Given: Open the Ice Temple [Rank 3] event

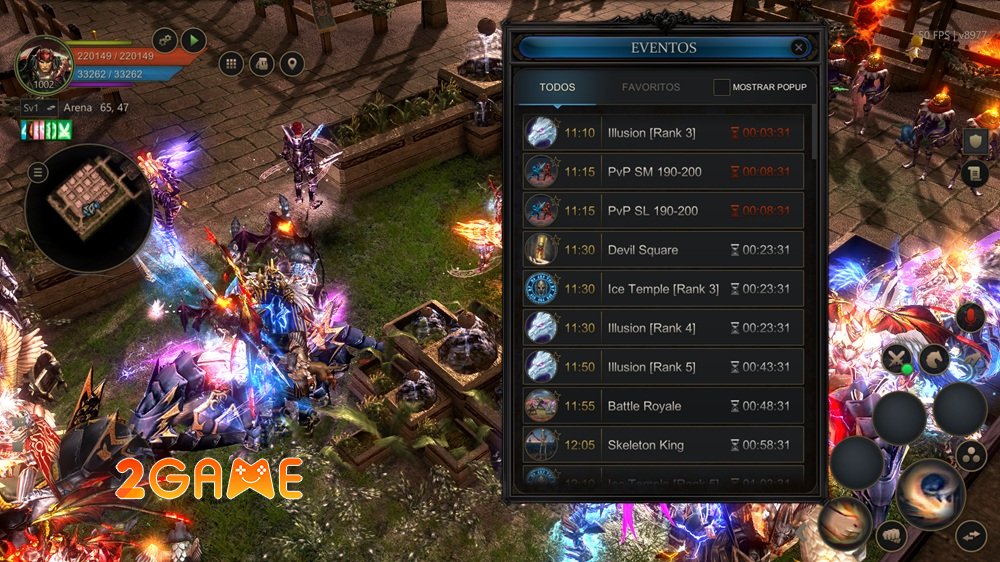Looking at the screenshot, I should click(x=663, y=289).
